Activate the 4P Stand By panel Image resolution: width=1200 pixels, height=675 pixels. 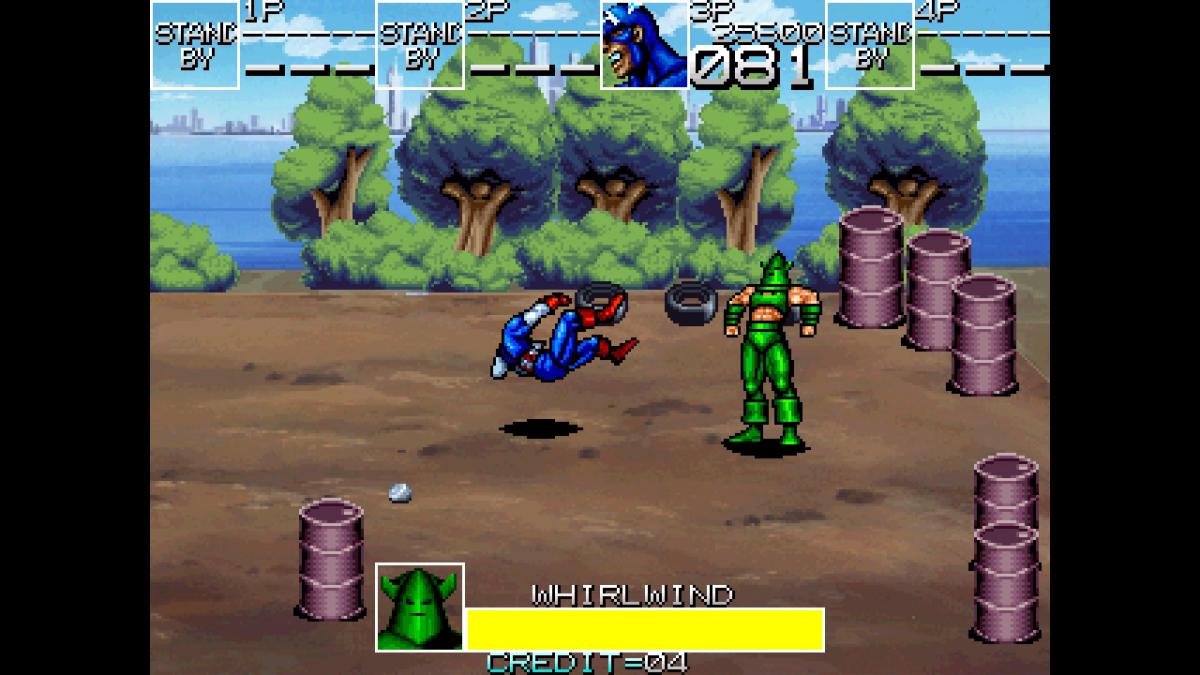(869, 45)
